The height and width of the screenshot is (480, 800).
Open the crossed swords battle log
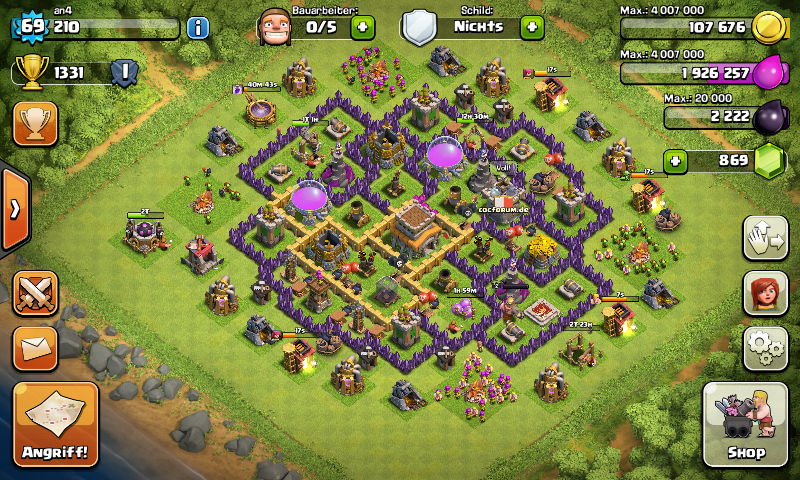click(x=35, y=292)
